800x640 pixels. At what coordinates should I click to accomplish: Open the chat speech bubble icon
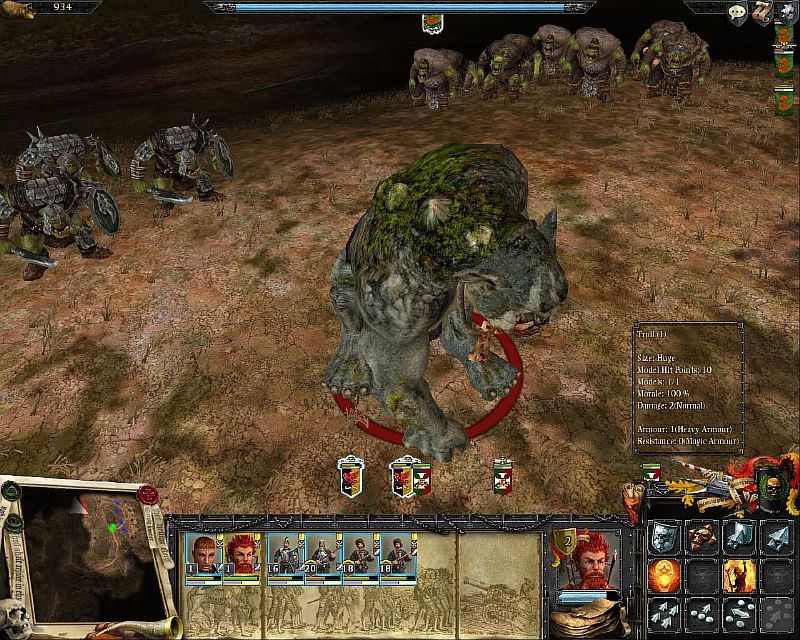coord(736,11)
